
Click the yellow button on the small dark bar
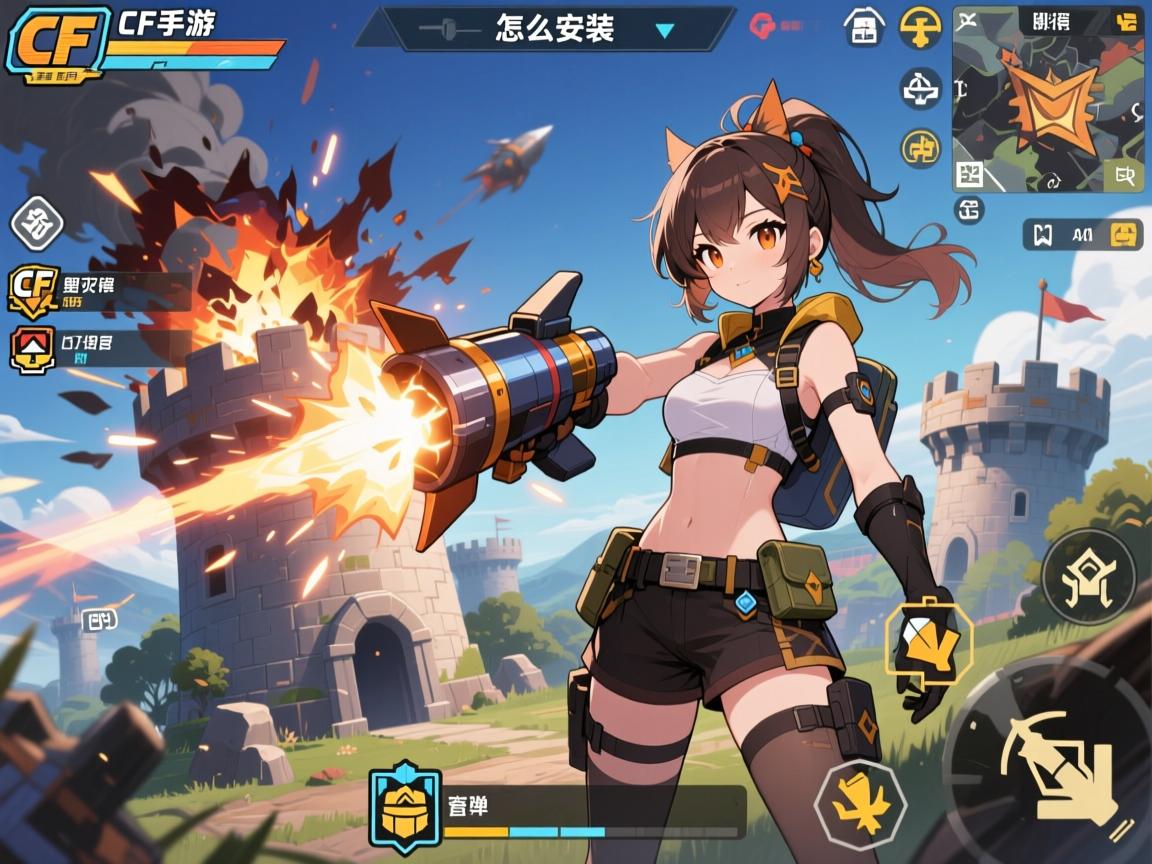click(1126, 235)
